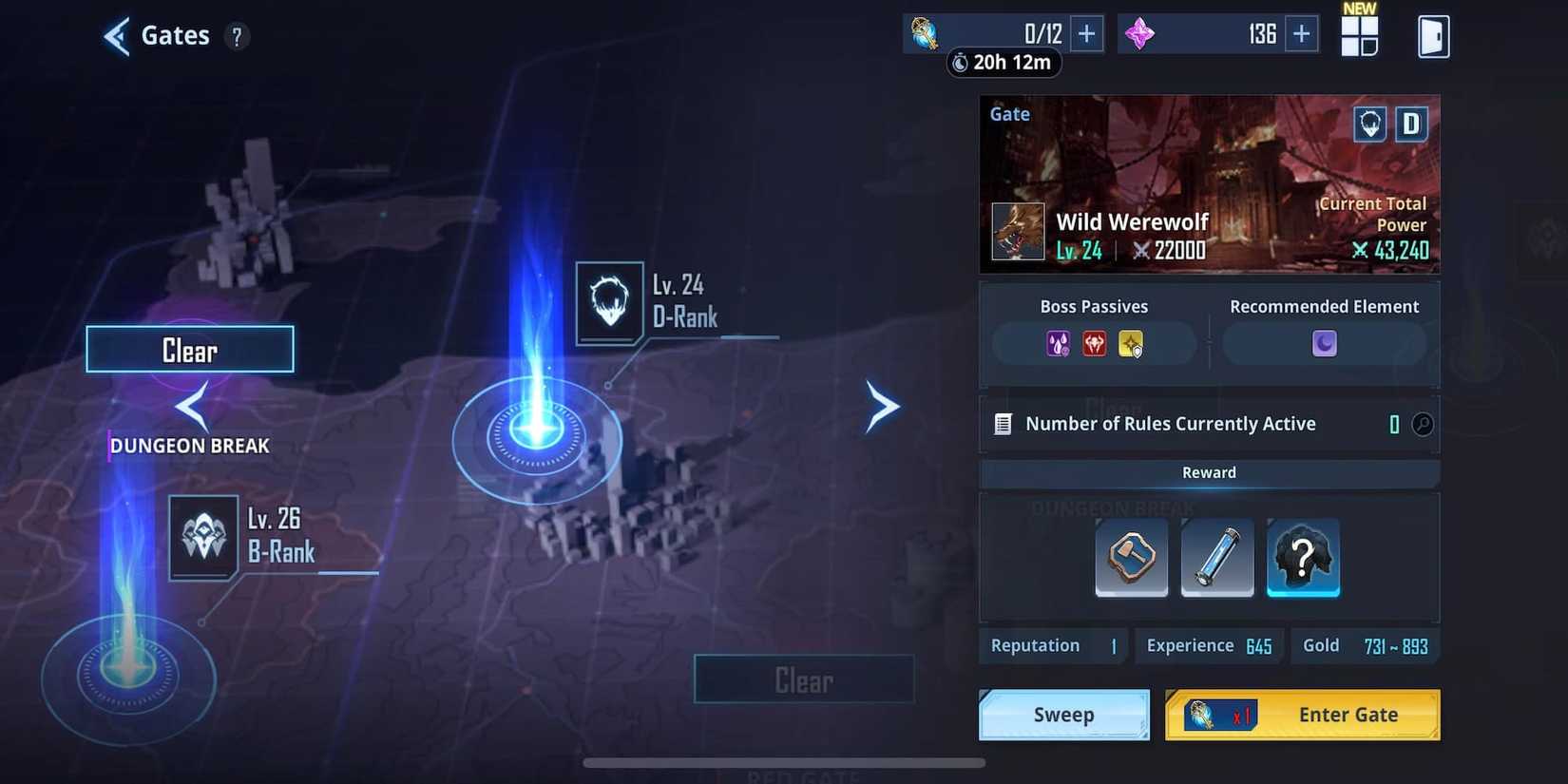Inspect the first purple Boss Passive icon

coord(1058,344)
